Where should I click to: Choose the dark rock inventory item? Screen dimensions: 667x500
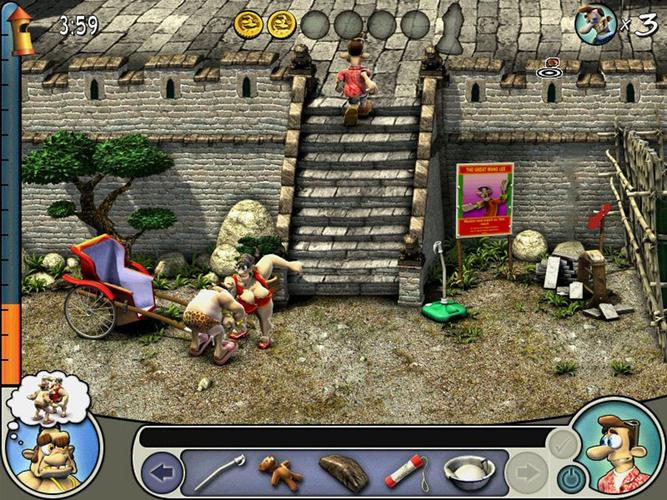344,470
